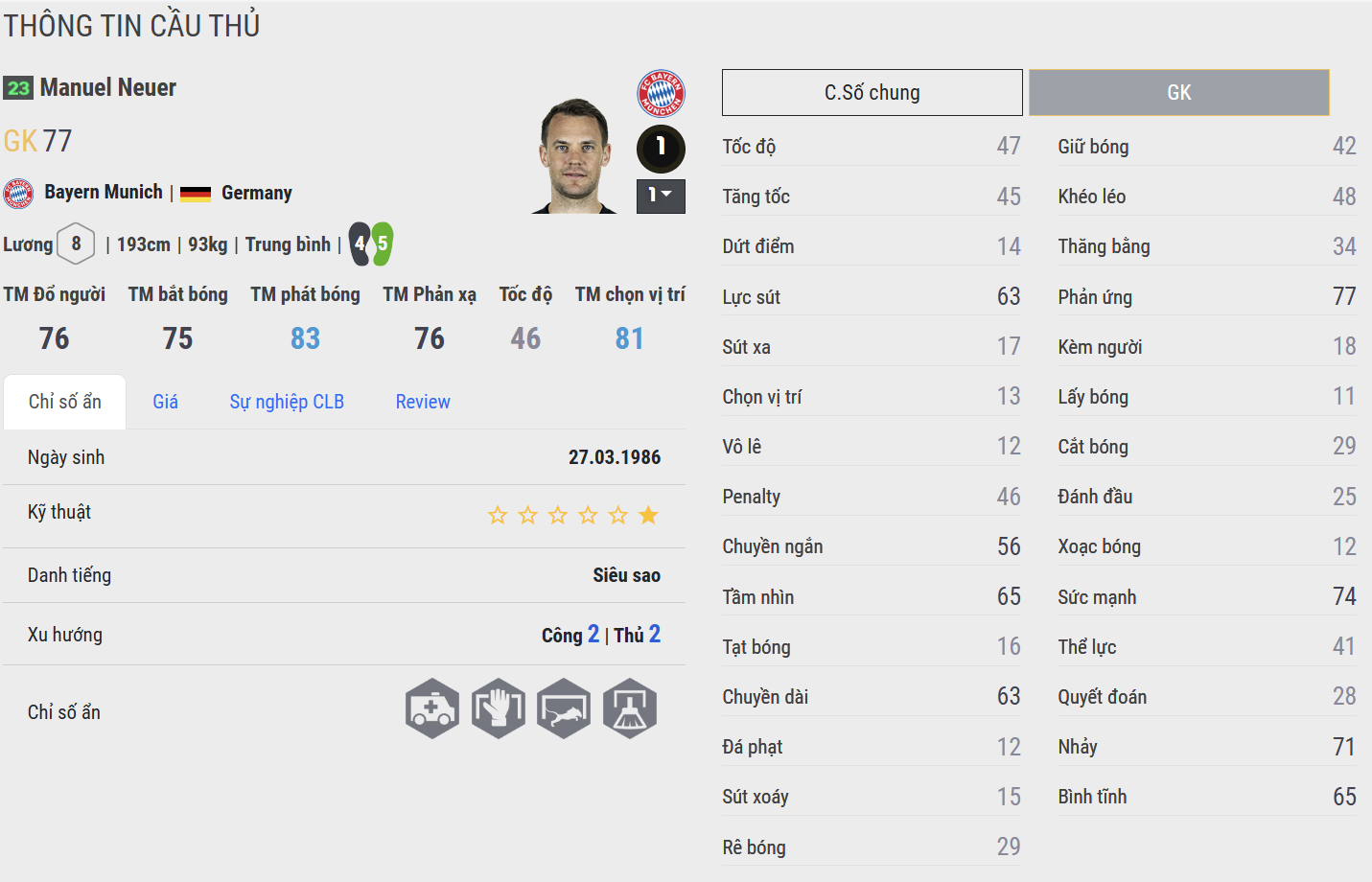Click the Bayern Munich crest beside the portrait
Screen dimensions: 1372x882
tap(661, 93)
